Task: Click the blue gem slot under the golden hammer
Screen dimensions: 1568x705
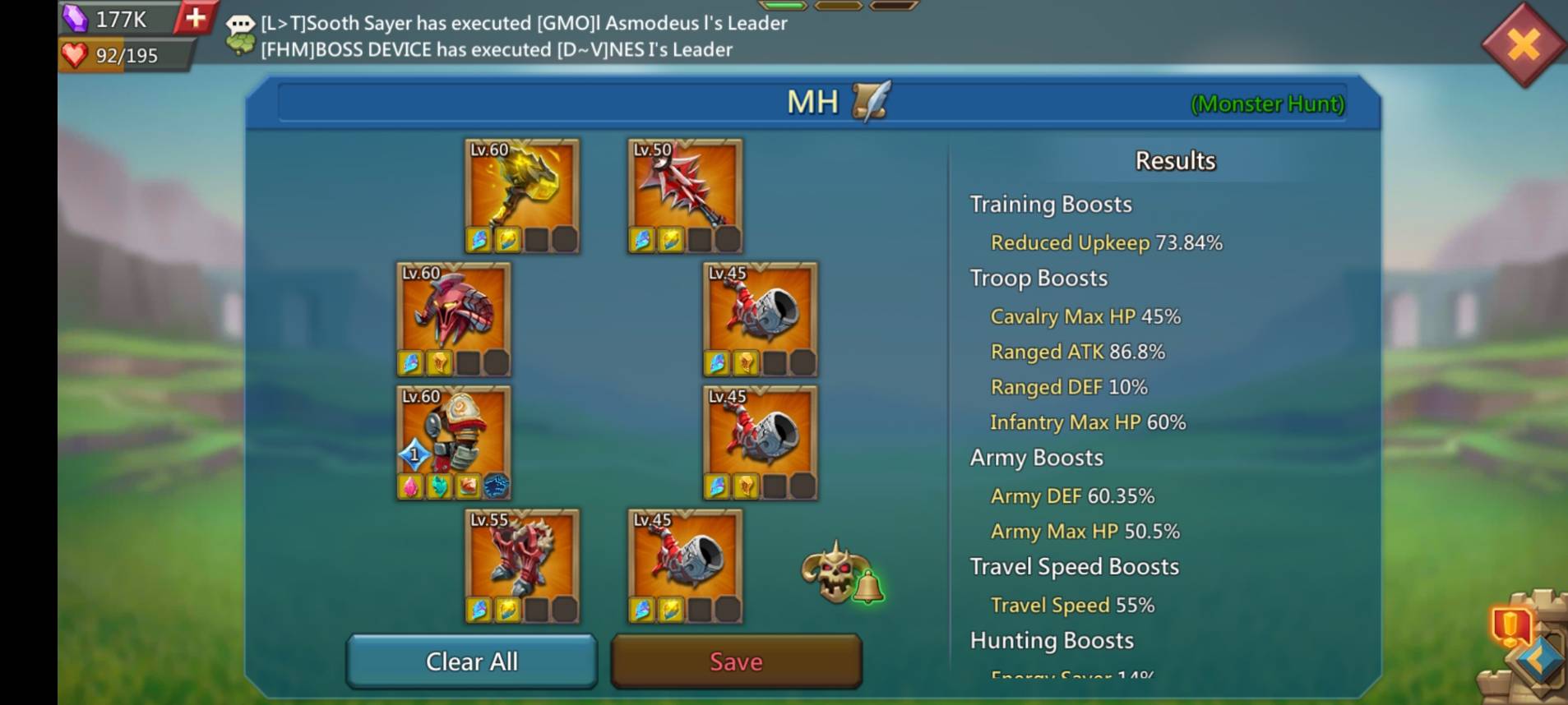Action: 480,237
